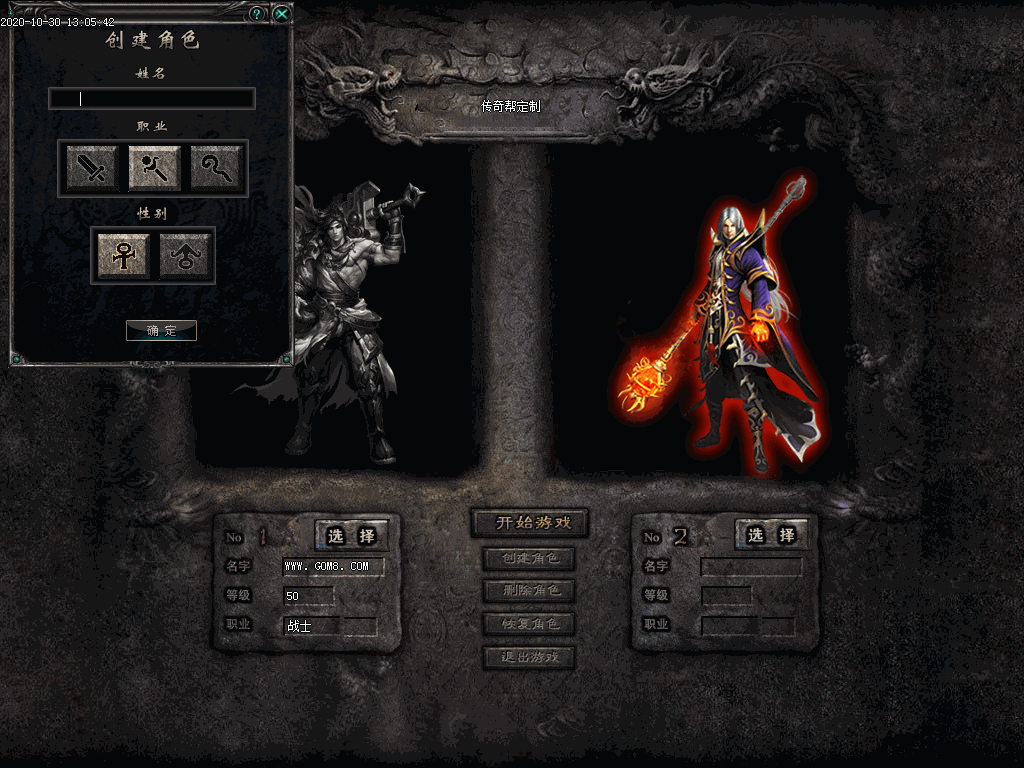The width and height of the screenshot is (1024, 768).
Task: Click the character name (姓名) input field
Action: coord(152,98)
